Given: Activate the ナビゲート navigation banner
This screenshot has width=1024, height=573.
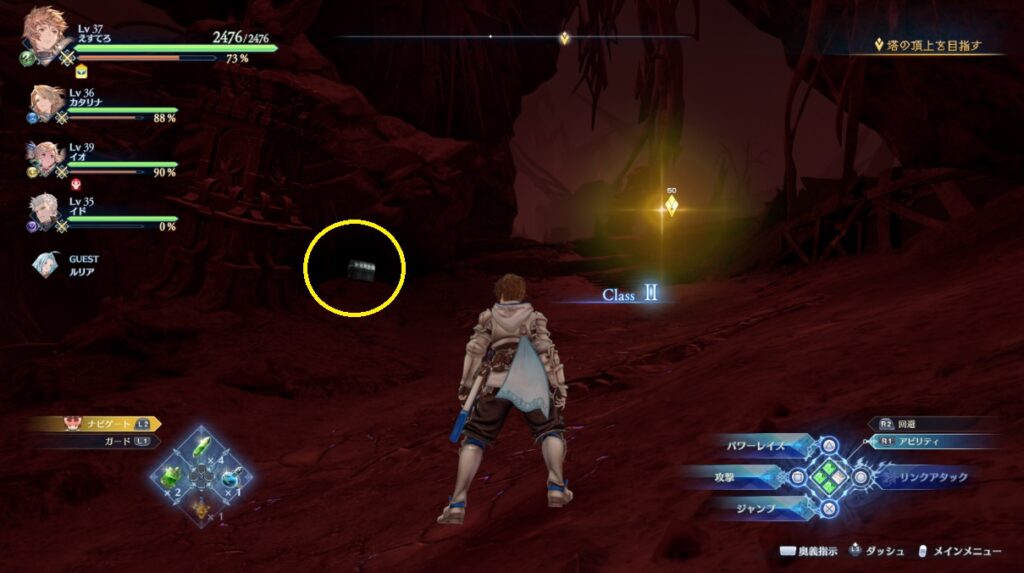Looking at the screenshot, I should tap(96, 424).
